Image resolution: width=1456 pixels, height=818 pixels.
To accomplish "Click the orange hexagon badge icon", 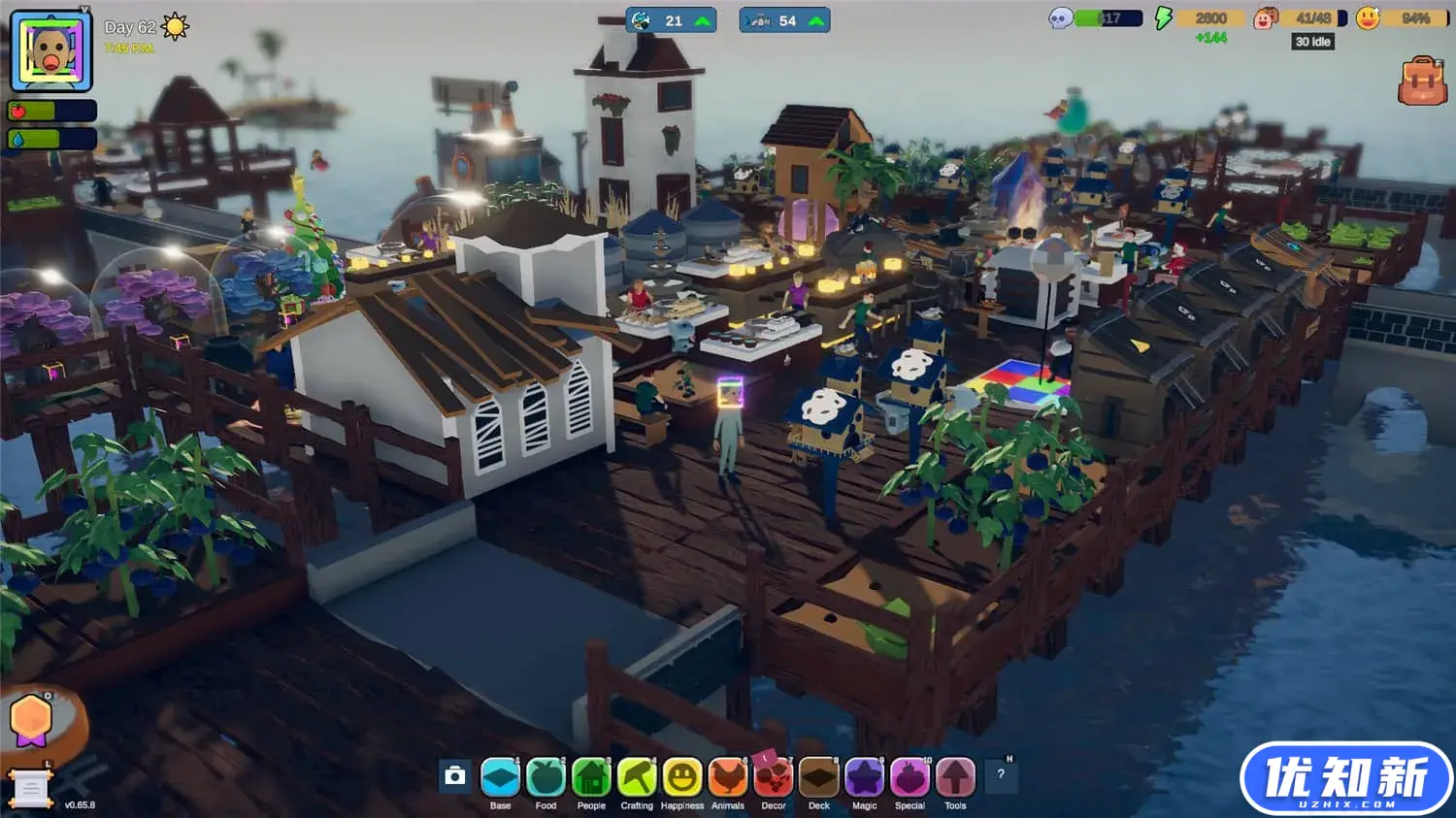I will pos(31,720).
